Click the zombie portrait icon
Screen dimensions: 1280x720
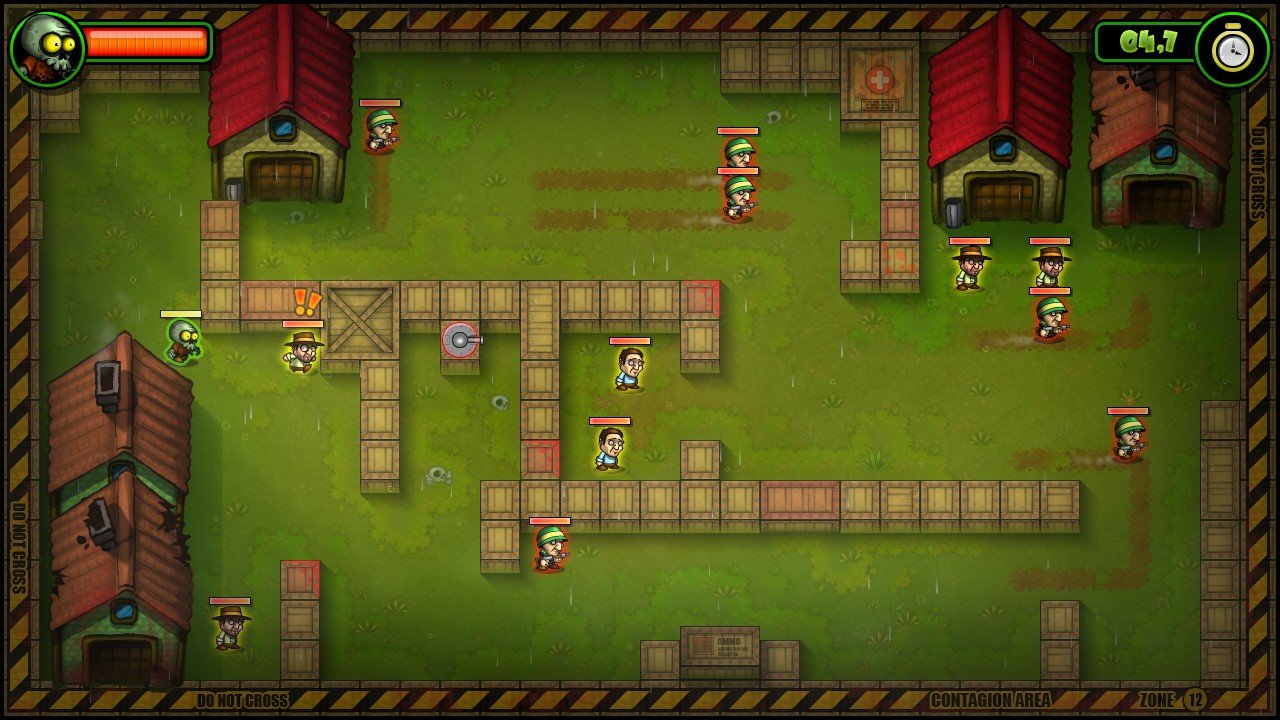(x=46, y=48)
